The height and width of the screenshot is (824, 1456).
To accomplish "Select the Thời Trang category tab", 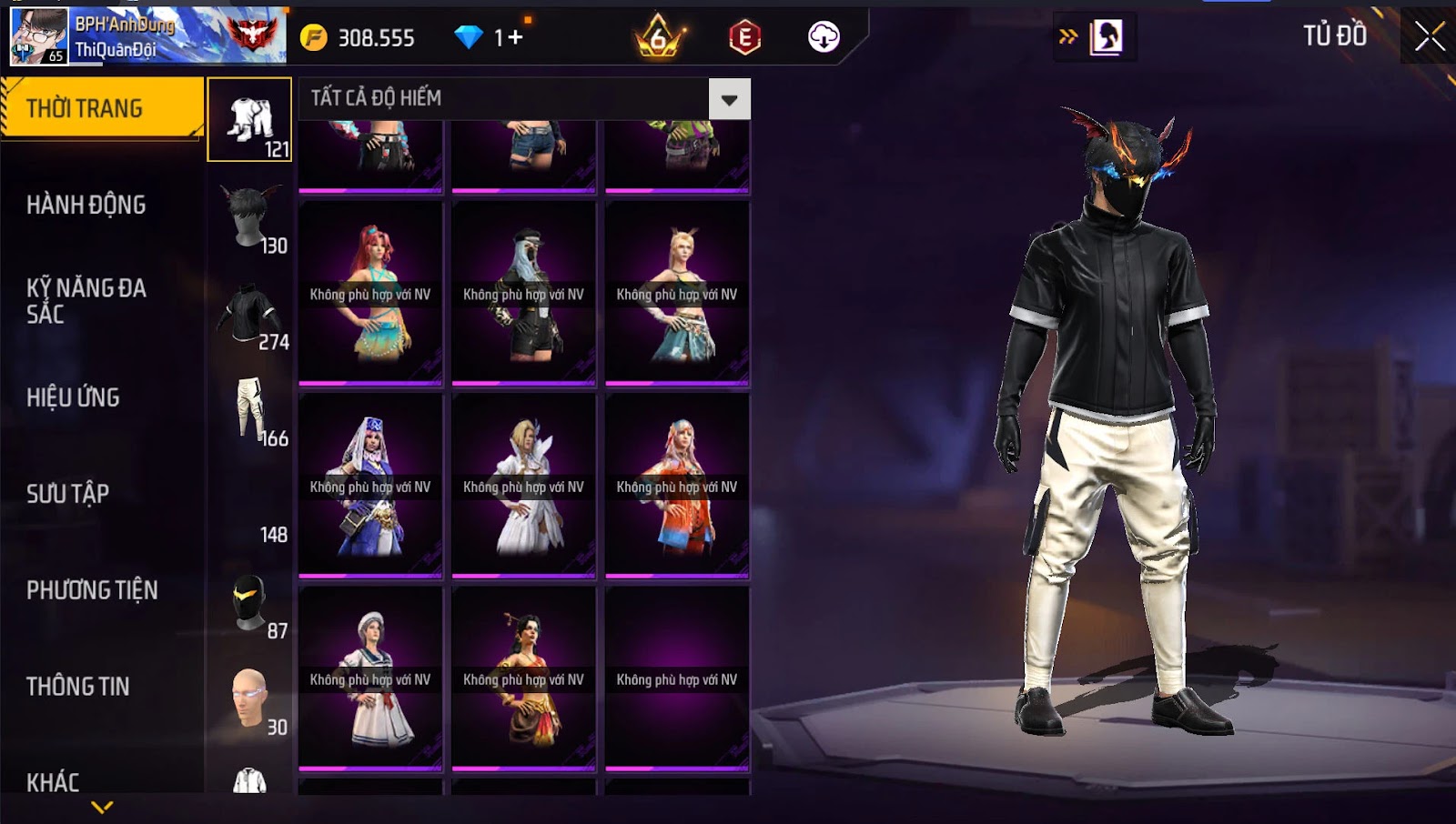I will 100,108.
